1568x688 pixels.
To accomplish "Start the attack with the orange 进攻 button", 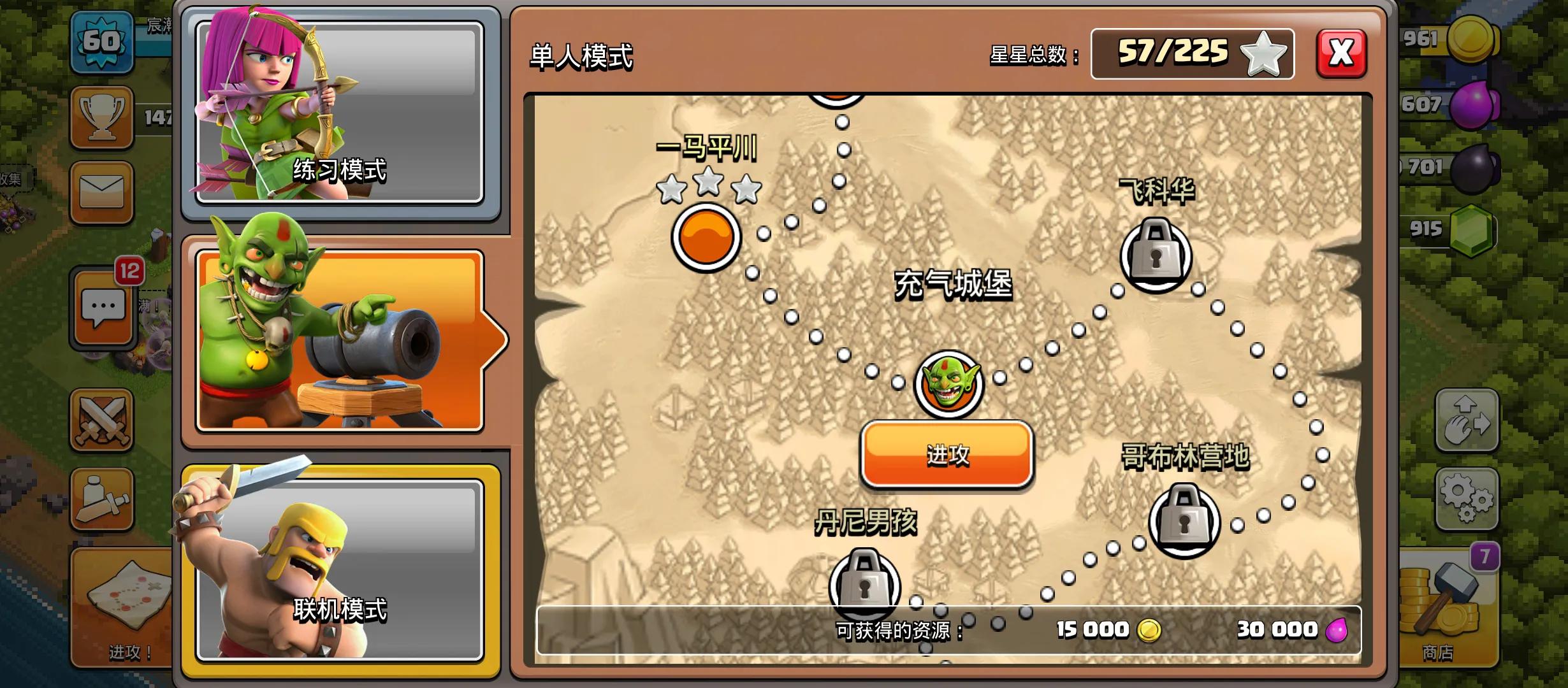I will [947, 454].
